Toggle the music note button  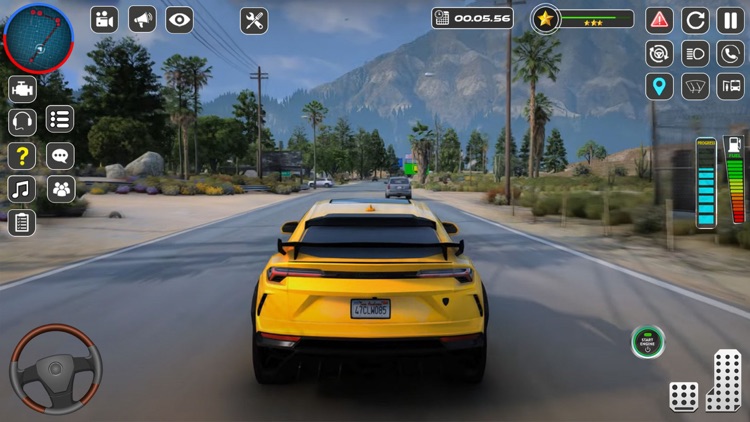click(22, 188)
